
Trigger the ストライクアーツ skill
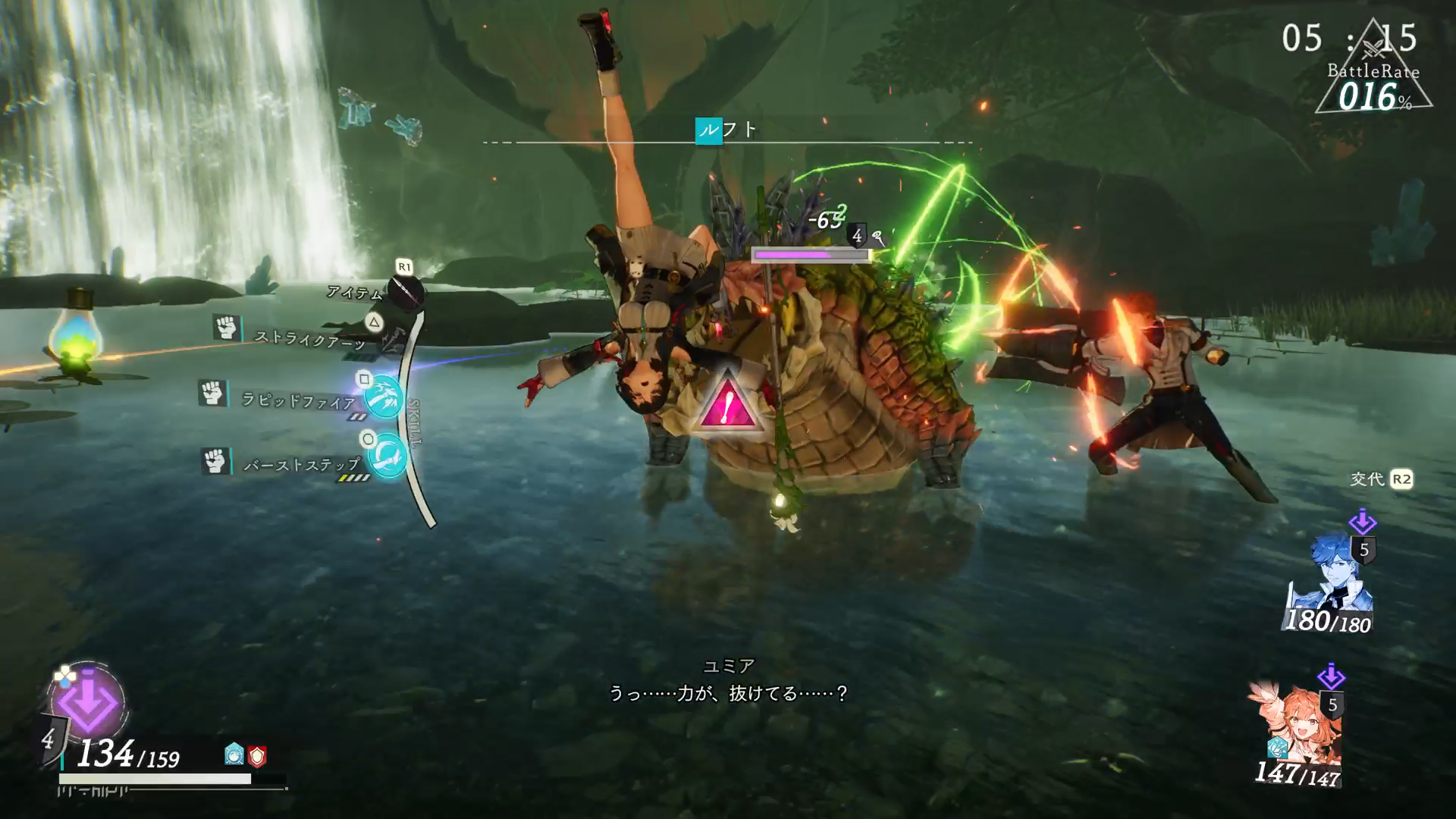[391, 339]
